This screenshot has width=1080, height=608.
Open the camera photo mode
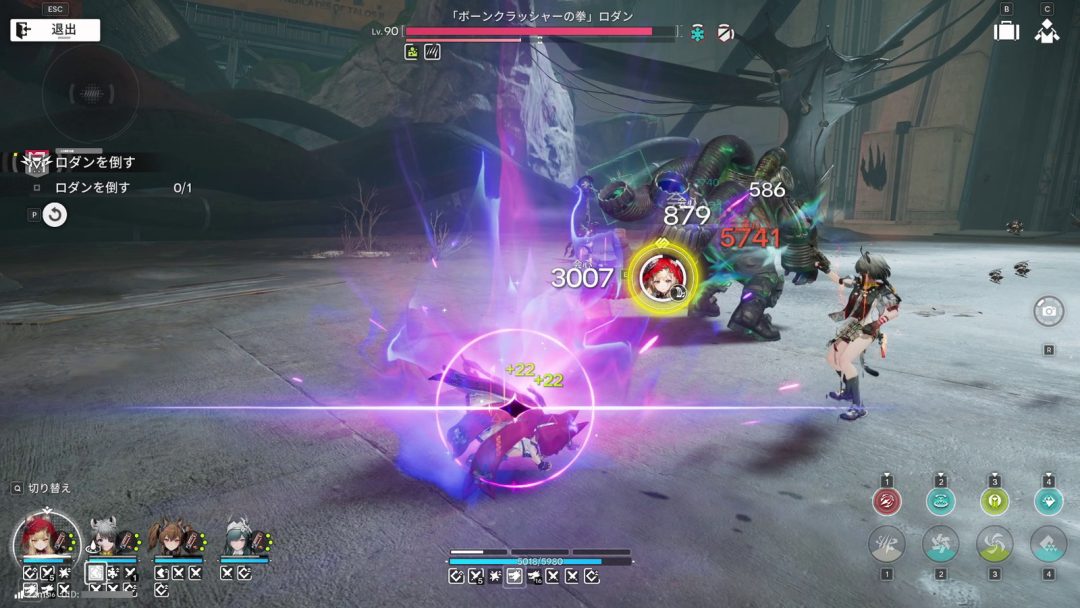[1048, 311]
